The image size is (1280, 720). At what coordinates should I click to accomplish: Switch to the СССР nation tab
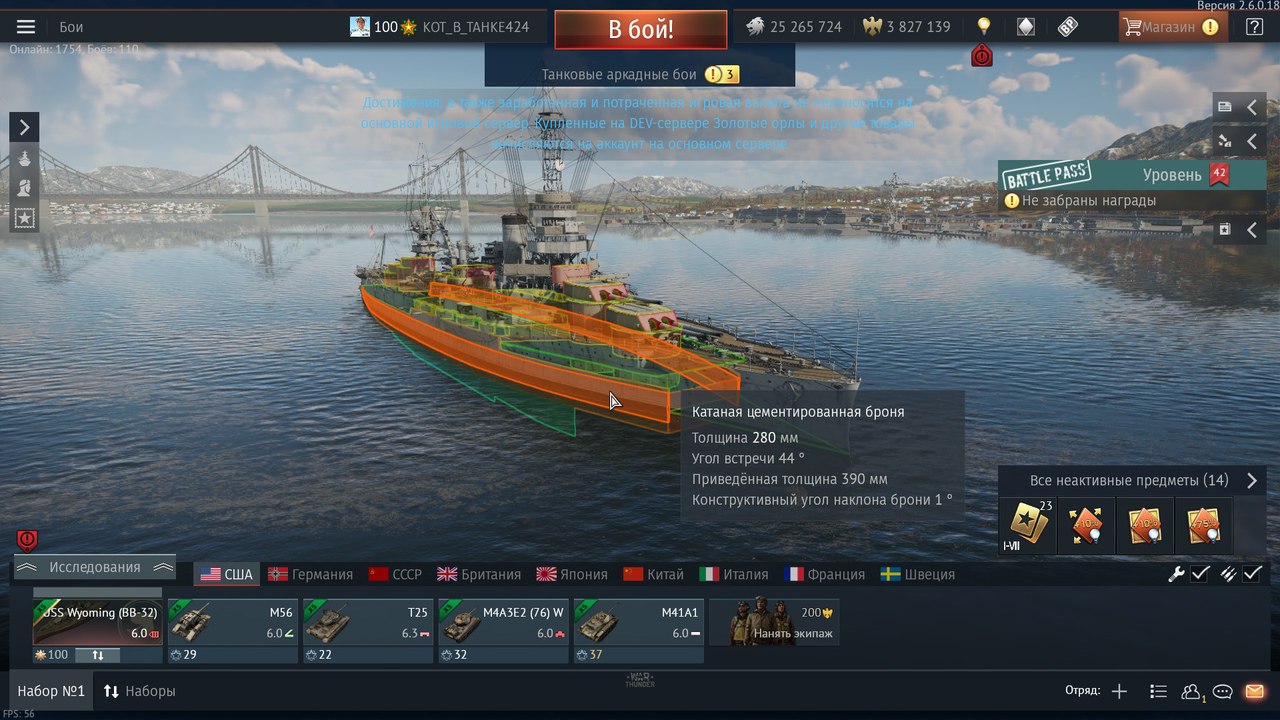[395, 574]
